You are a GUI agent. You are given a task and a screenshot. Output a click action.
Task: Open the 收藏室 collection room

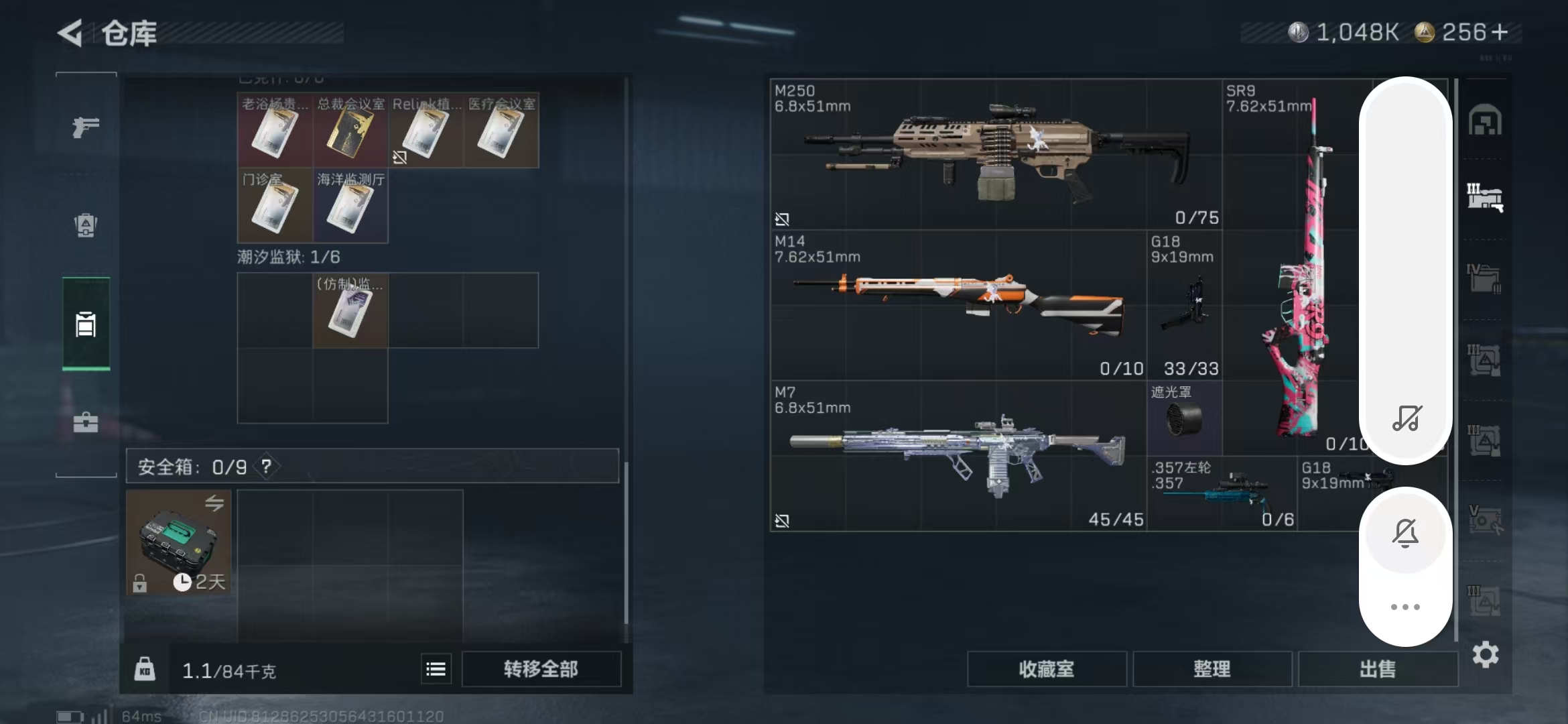(x=1046, y=669)
